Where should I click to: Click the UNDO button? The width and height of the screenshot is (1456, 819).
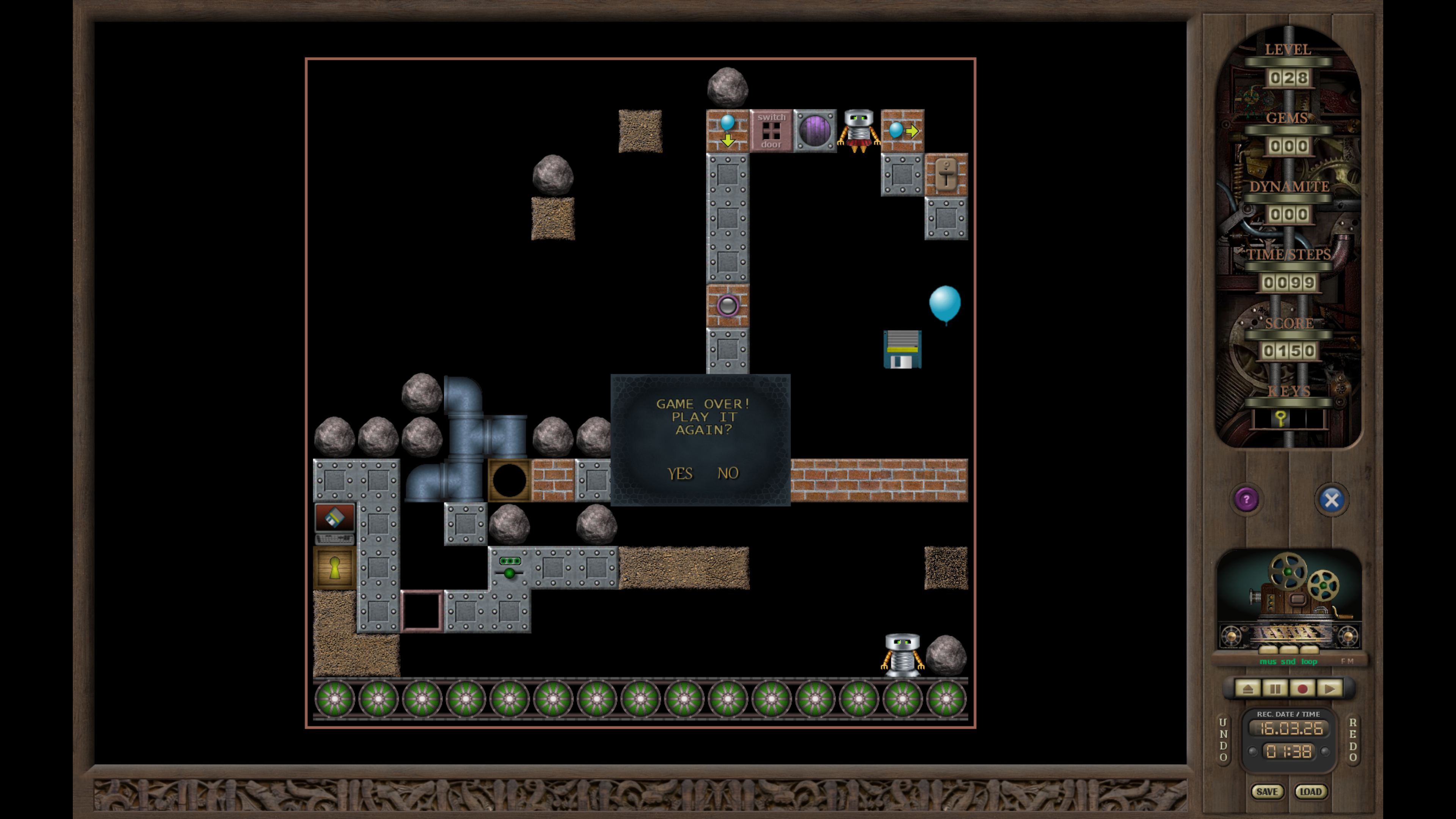click(x=1223, y=739)
